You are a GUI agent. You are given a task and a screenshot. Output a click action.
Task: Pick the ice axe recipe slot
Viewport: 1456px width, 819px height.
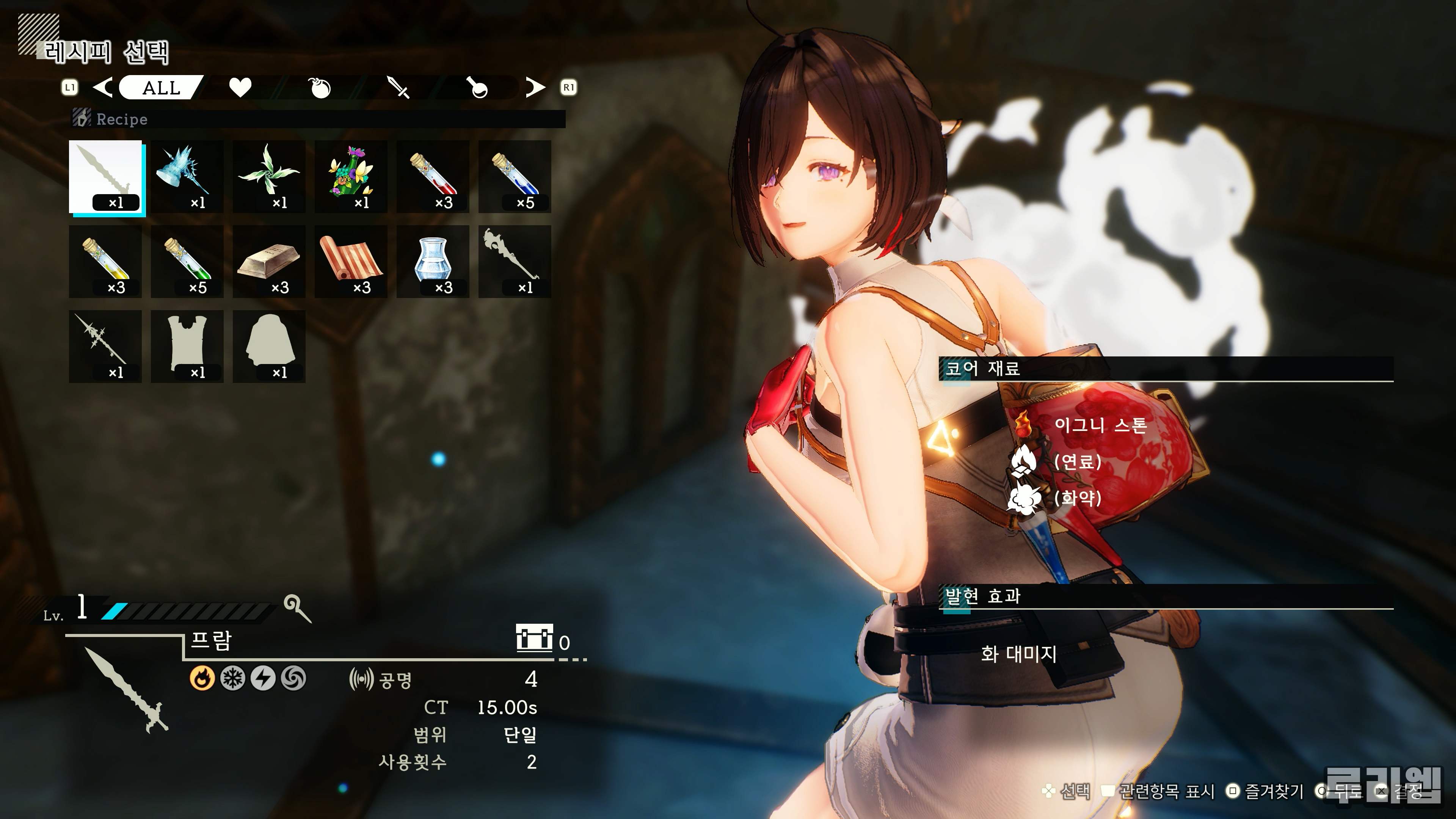(187, 176)
